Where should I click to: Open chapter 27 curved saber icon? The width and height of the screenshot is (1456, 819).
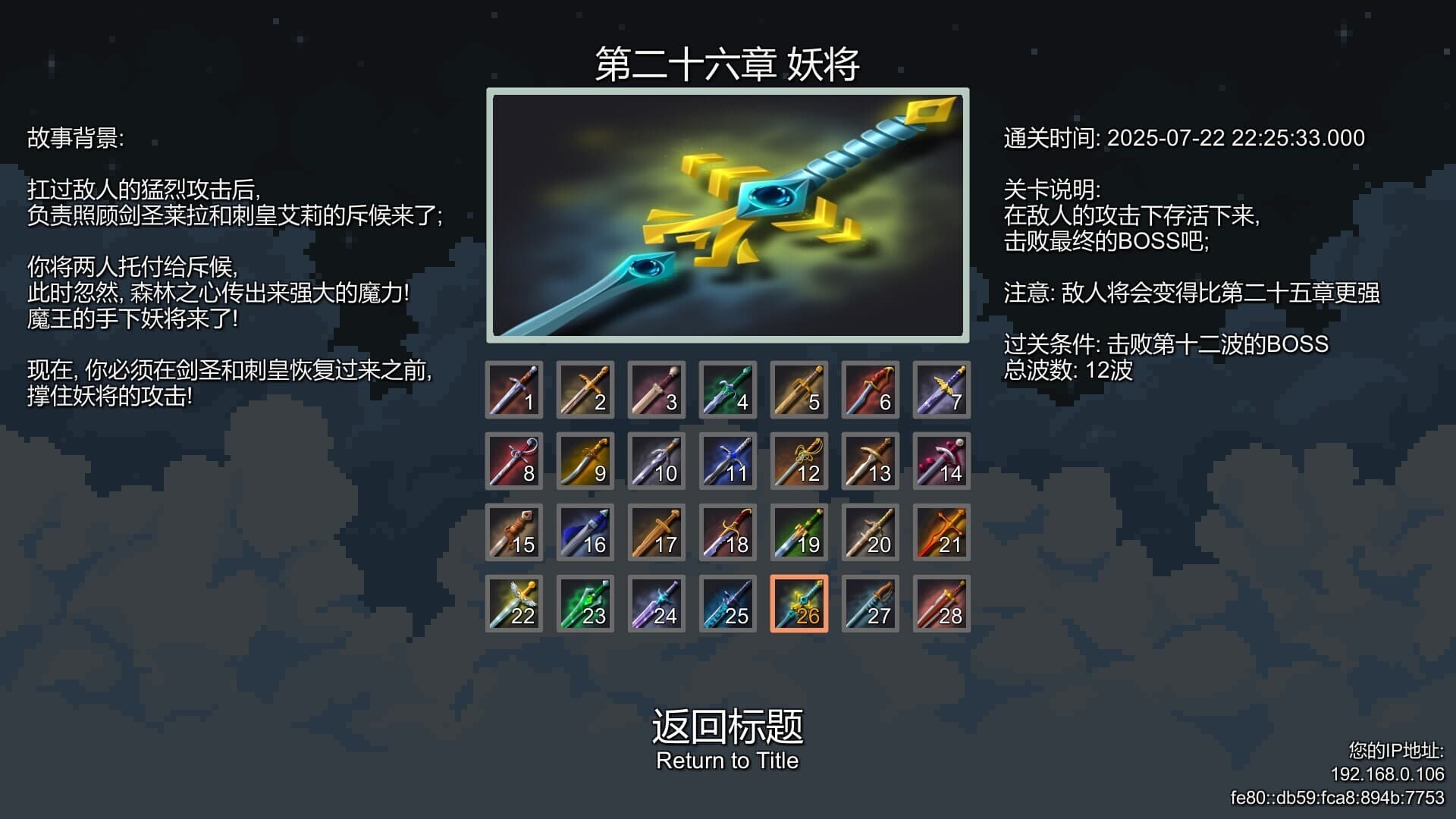pyautogui.click(x=871, y=604)
